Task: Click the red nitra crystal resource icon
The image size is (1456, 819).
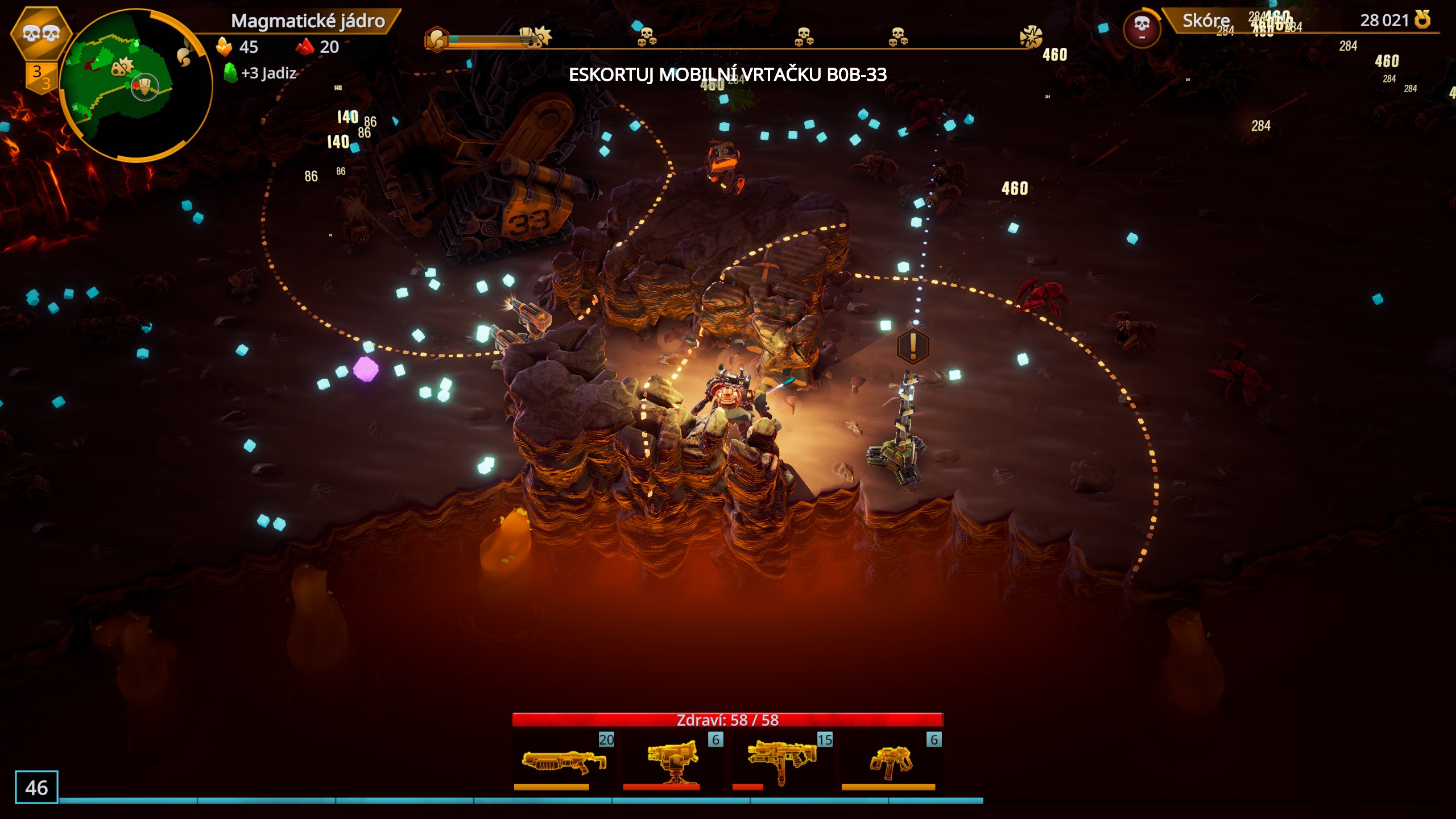Action: click(x=305, y=47)
